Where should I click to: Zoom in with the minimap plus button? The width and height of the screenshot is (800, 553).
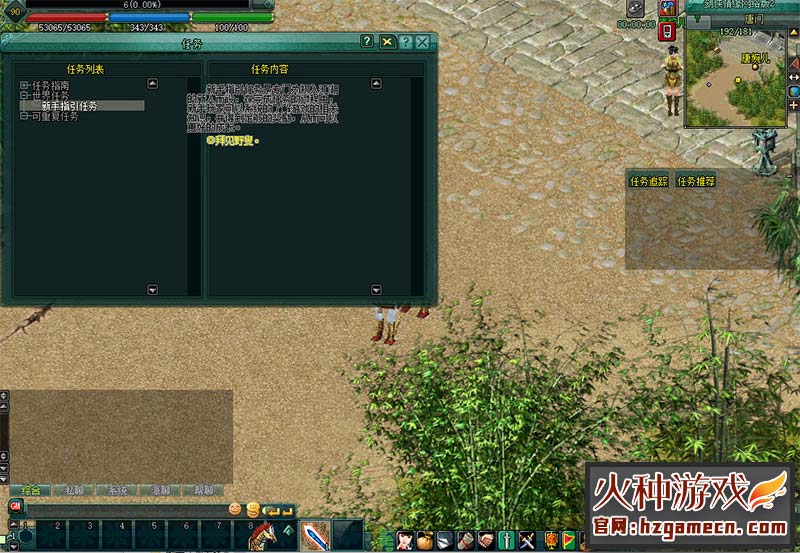794,105
